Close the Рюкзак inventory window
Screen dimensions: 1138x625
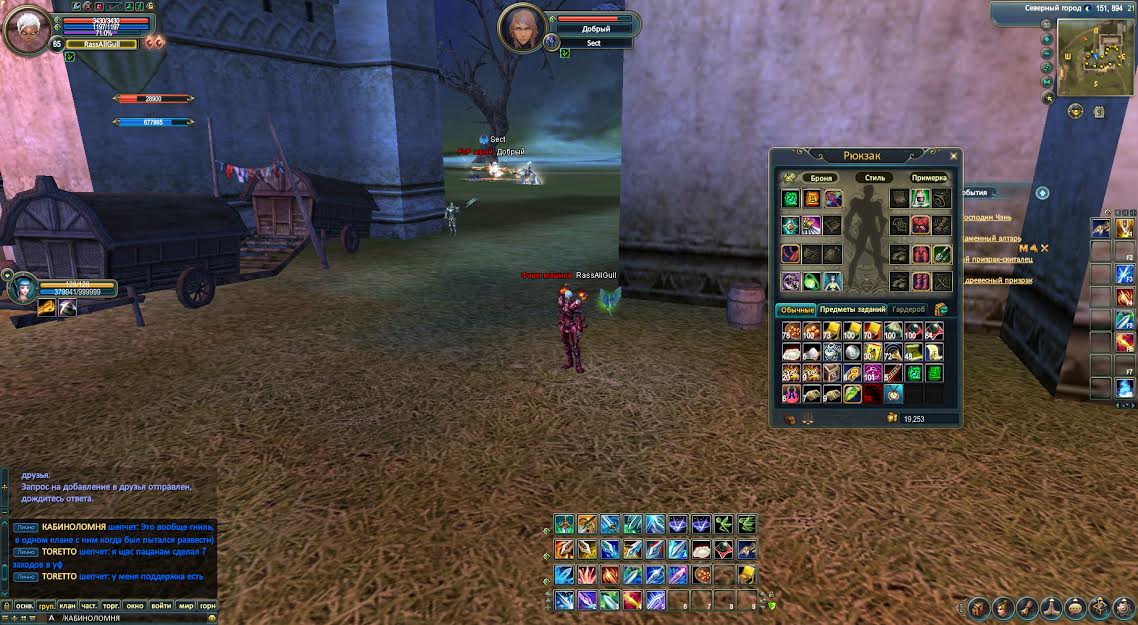(953, 156)
